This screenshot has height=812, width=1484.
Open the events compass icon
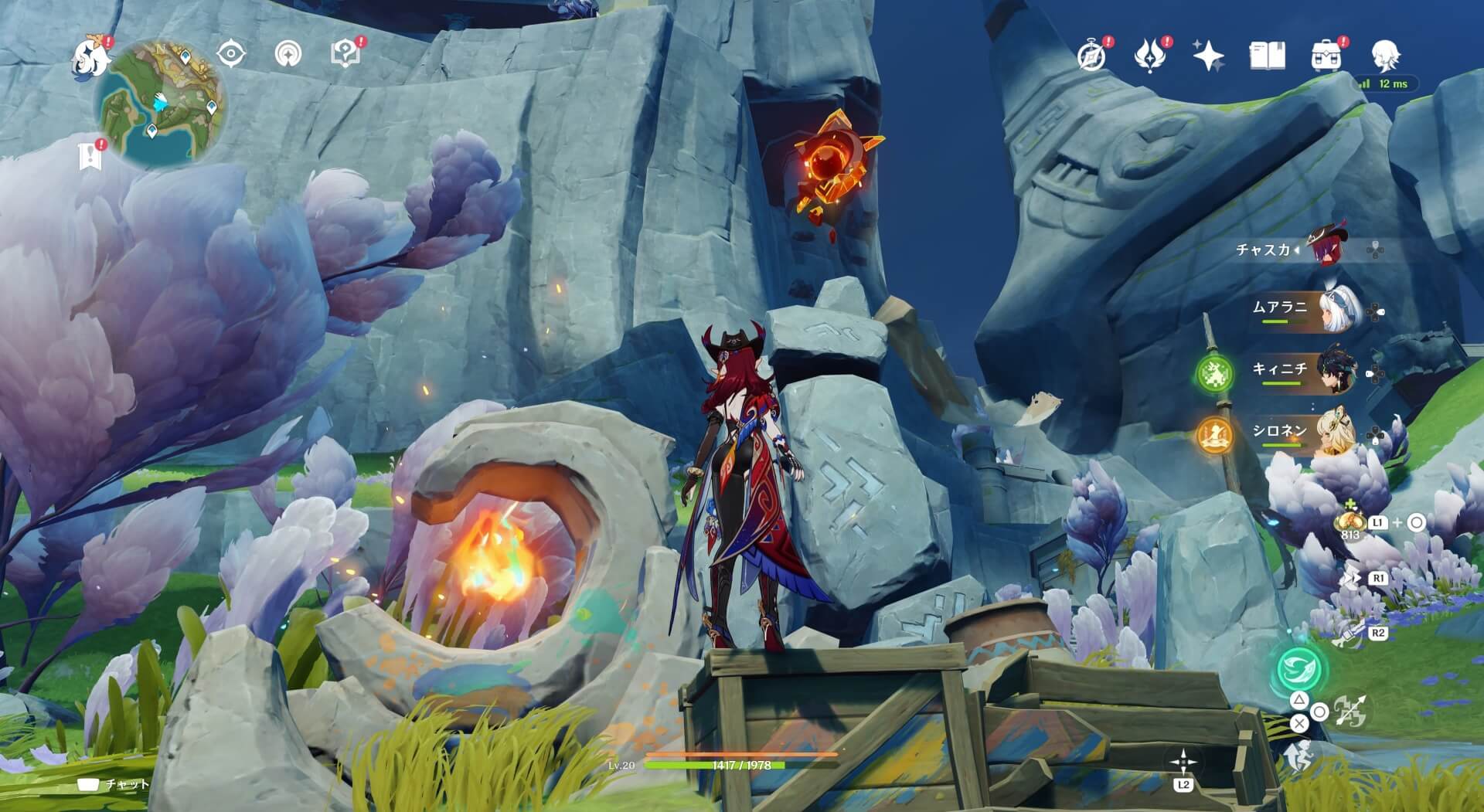(x=1091, y=56)
